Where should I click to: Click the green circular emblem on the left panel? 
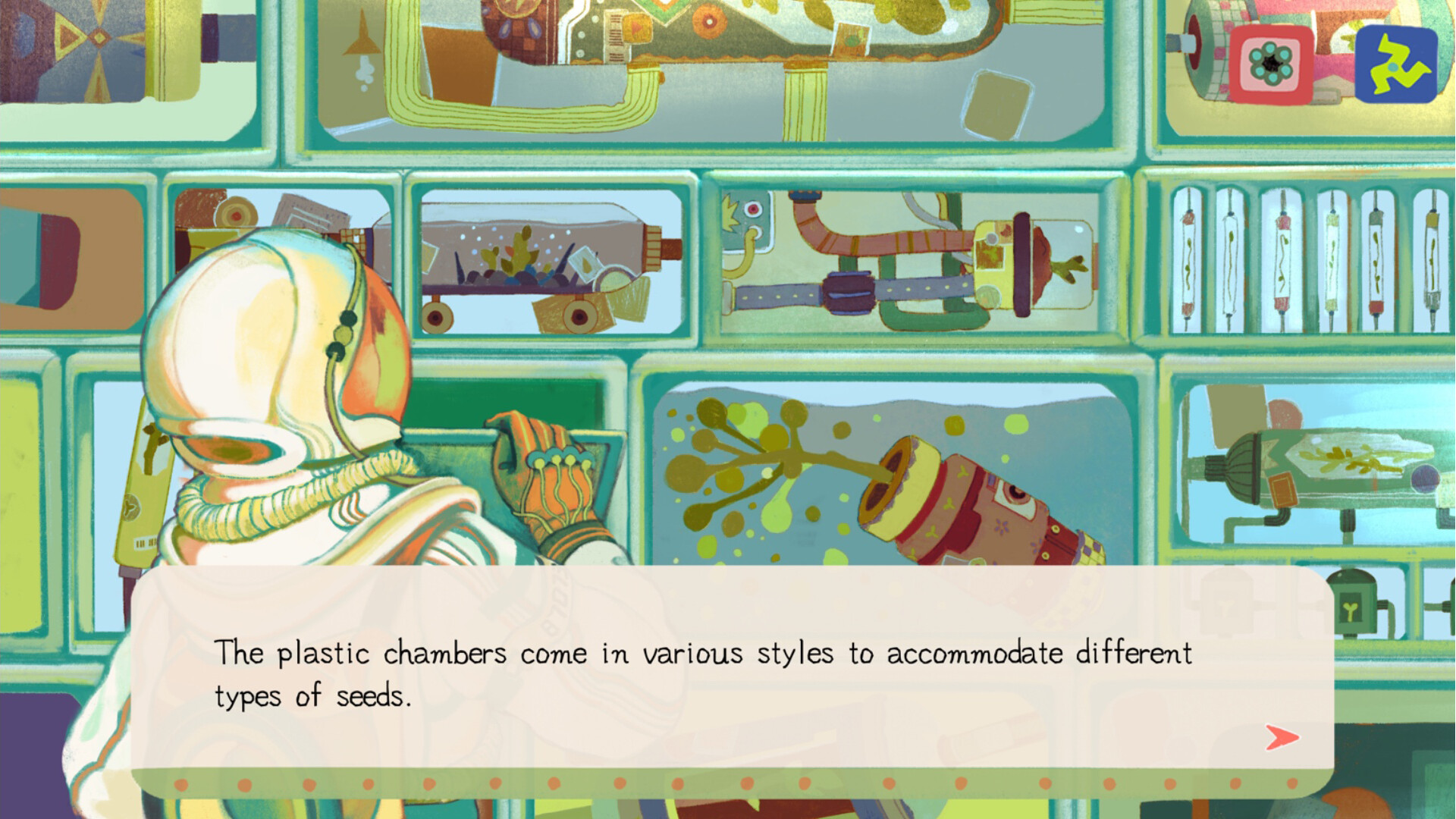(x=132, y=508)
